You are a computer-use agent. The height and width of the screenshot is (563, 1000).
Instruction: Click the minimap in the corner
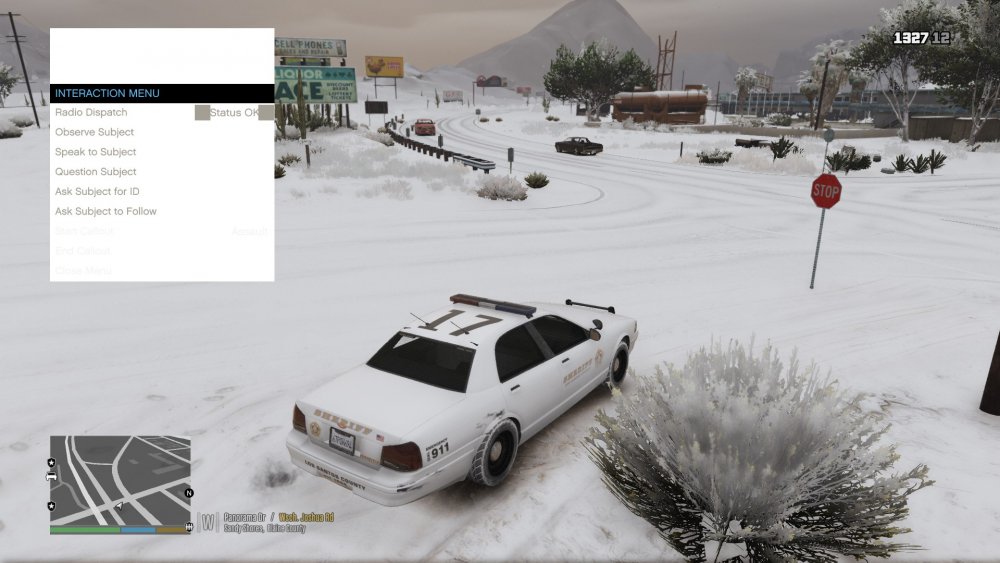[x=120, y=480]
